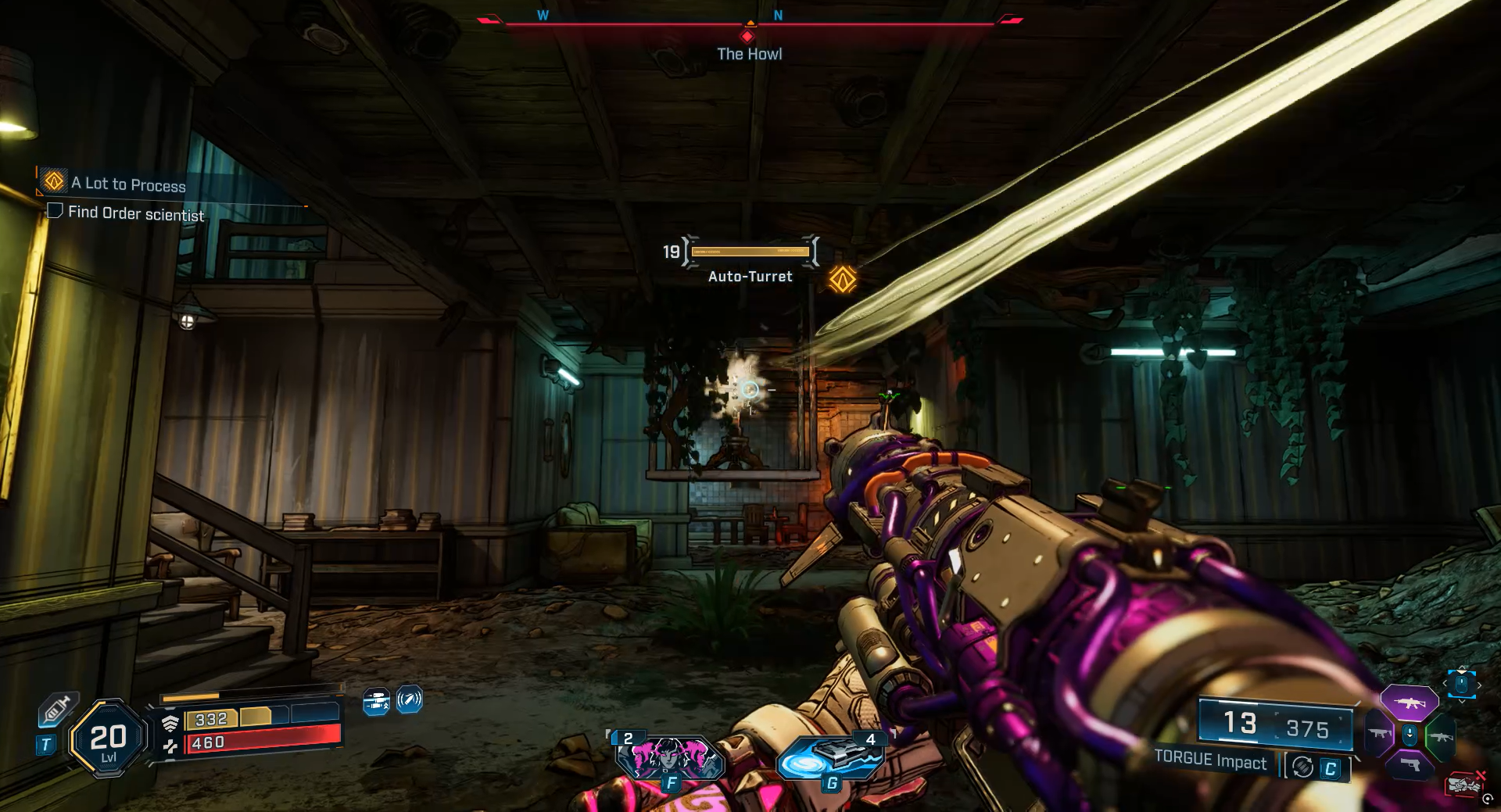Screen dimensions: 1501x812
Task: Throw the blue vortex ordnance
Action: [831, 758]
